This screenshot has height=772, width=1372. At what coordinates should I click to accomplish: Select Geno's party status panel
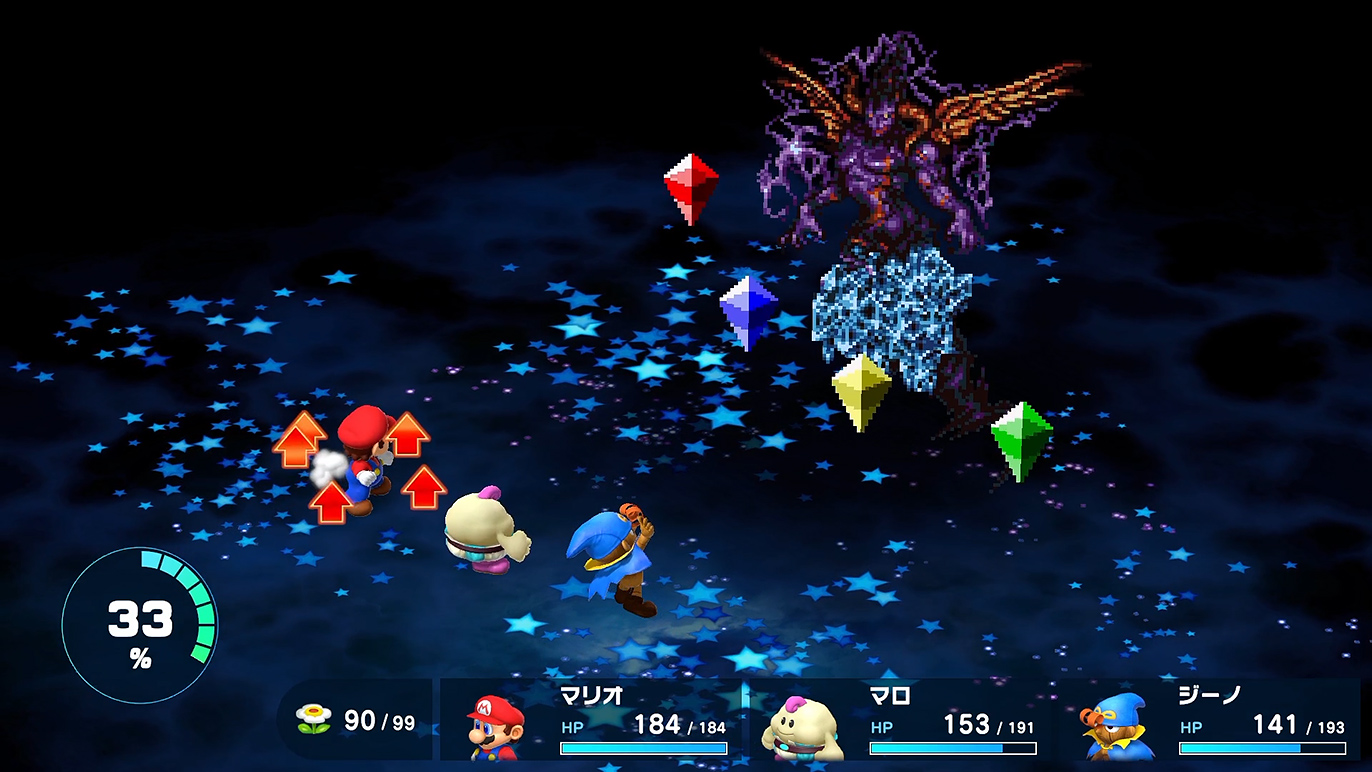pos(1213,720)
